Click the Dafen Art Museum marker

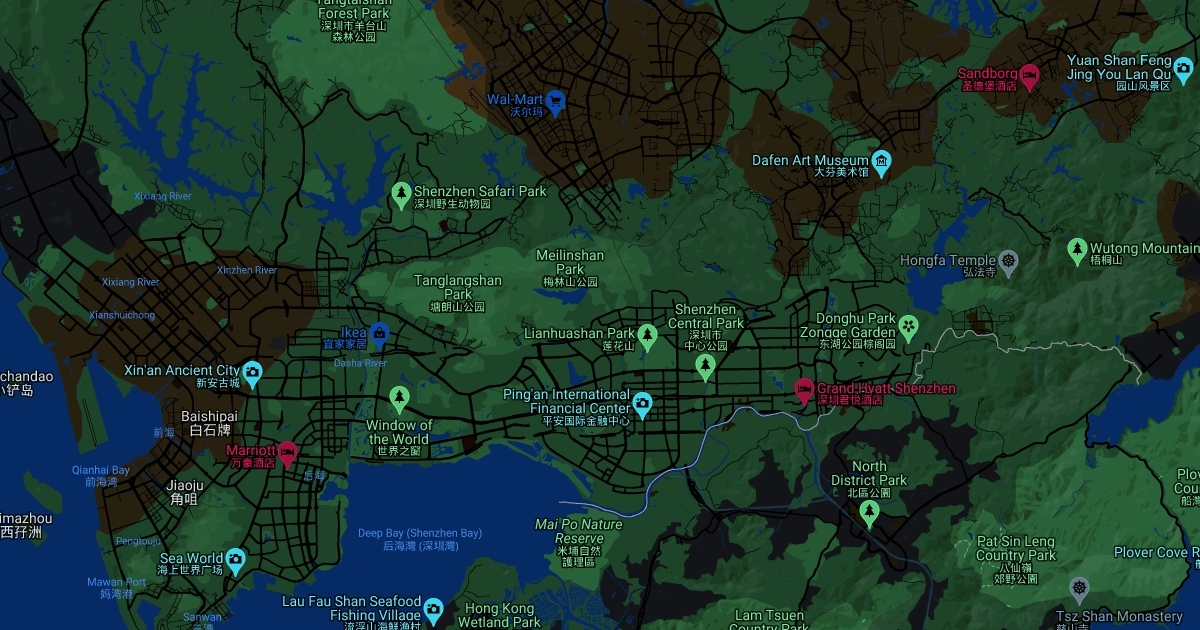tap(881, 160)
